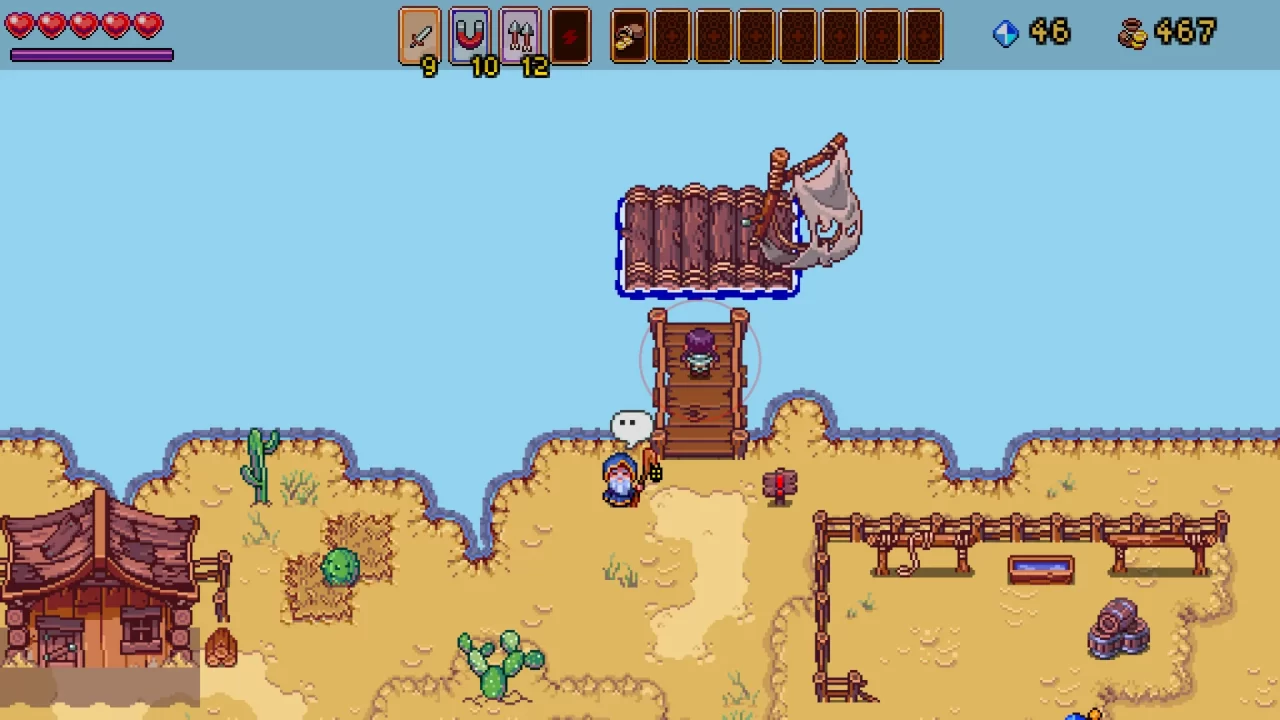This screenshot has height=720, width=1280.
Task: Click the coin purse icon next to 467
Action: [1131, 33]
